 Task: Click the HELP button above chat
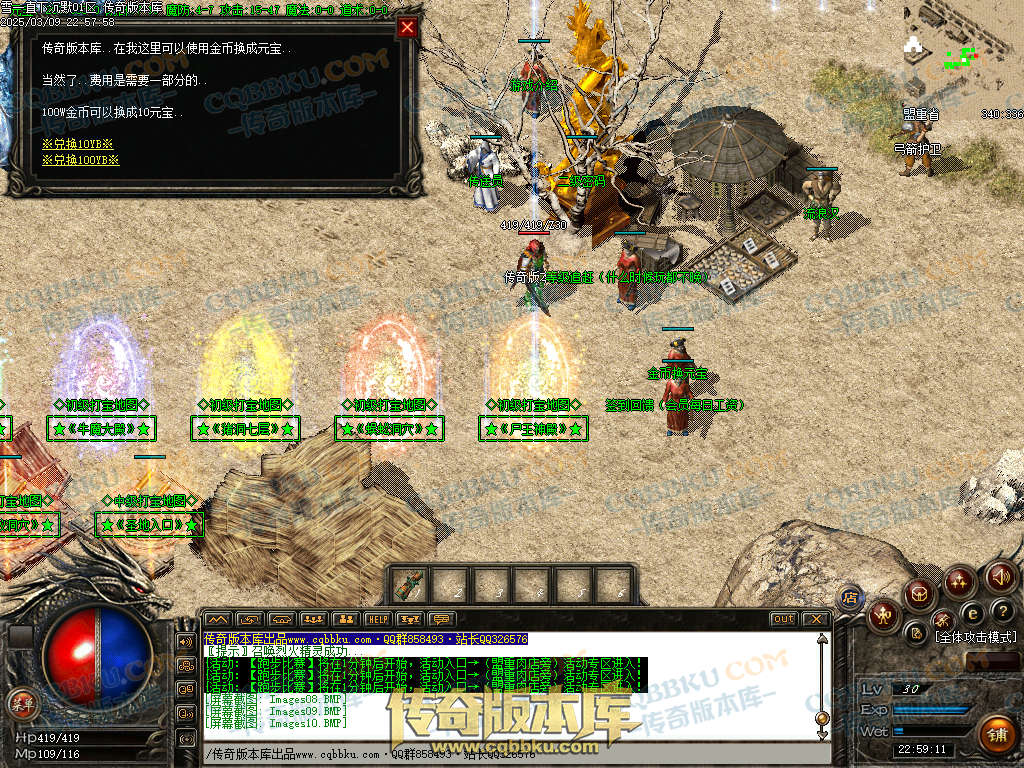[377, 619]
